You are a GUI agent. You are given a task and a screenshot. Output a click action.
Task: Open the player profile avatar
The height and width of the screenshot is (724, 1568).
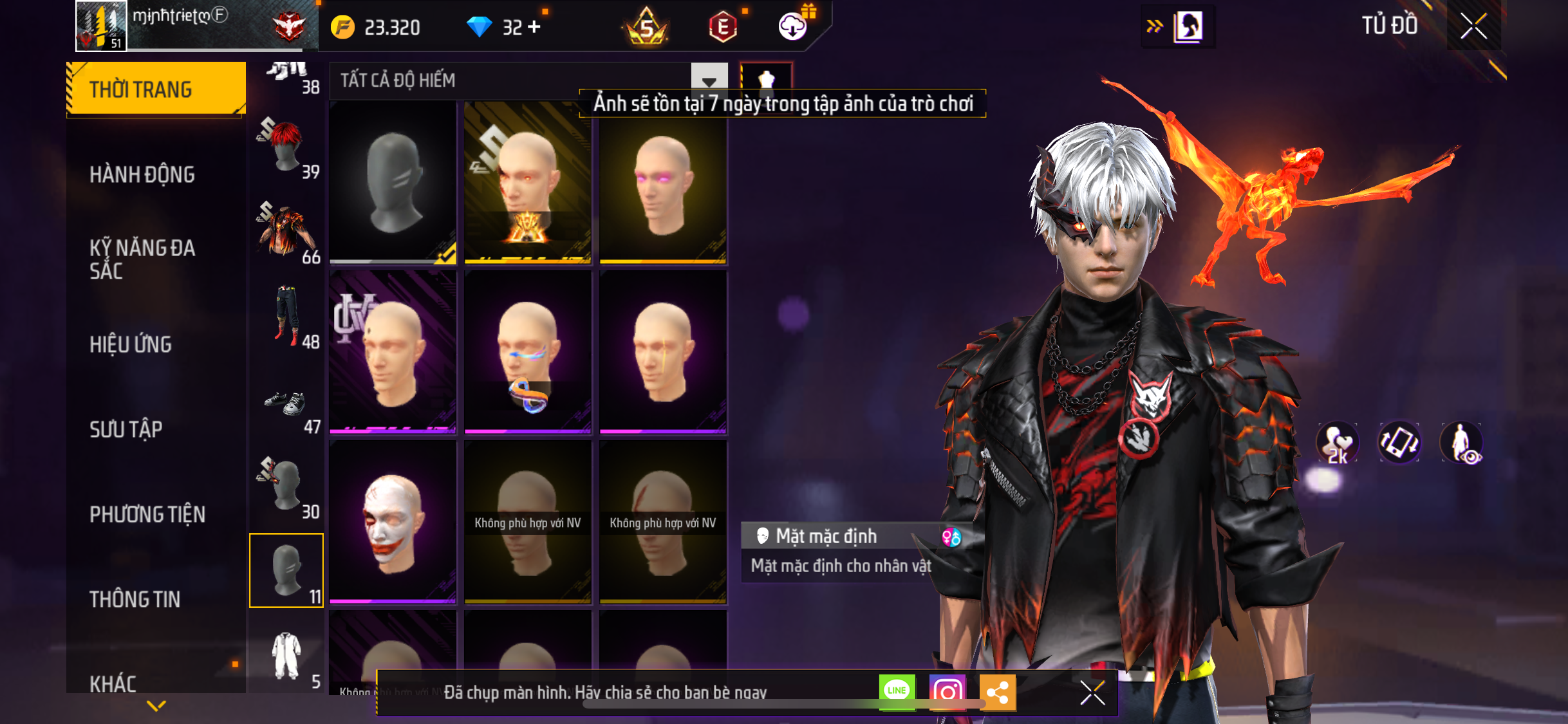click(101, 26)
